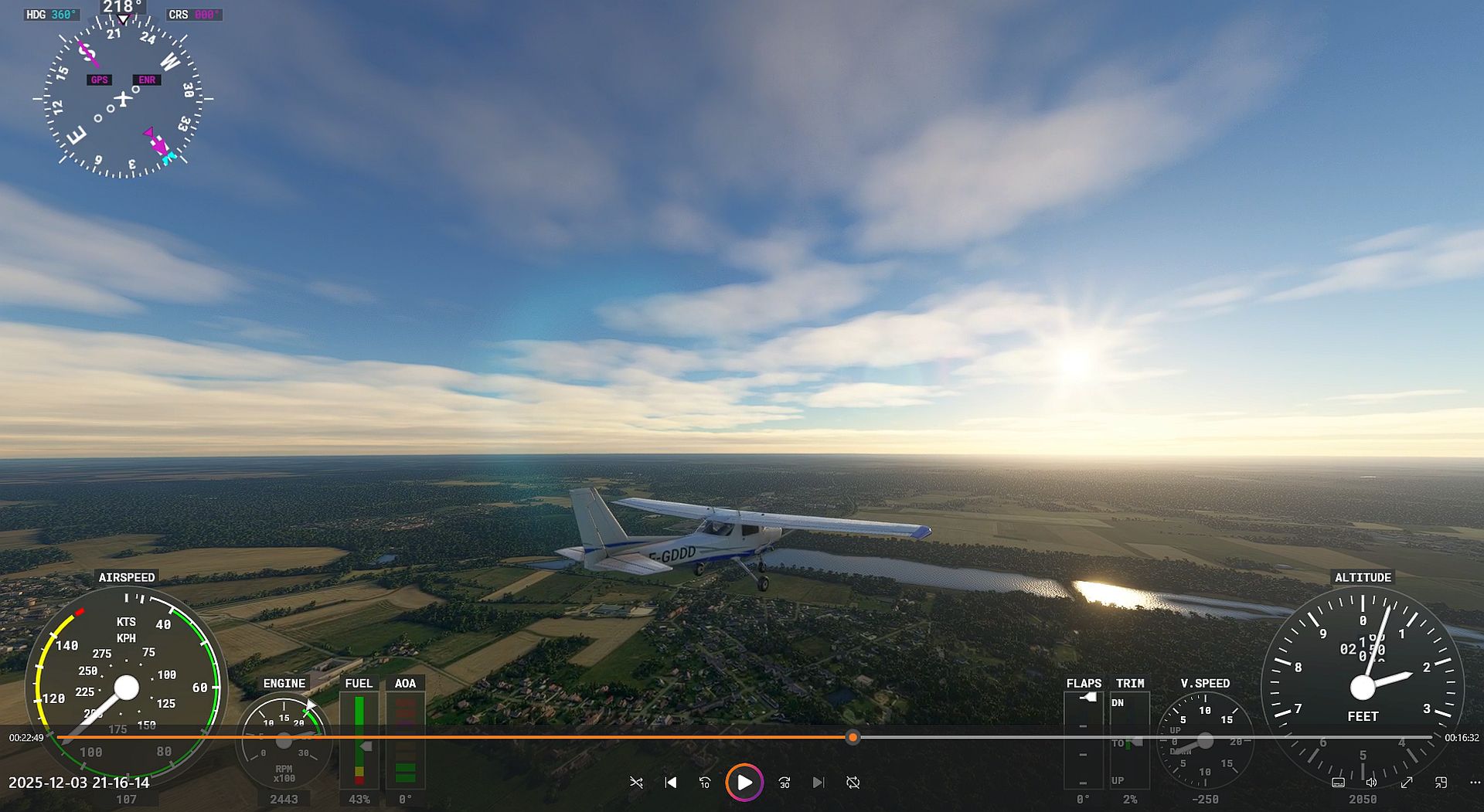
Task: Play the paused flight recording
Action: (744, 783)
